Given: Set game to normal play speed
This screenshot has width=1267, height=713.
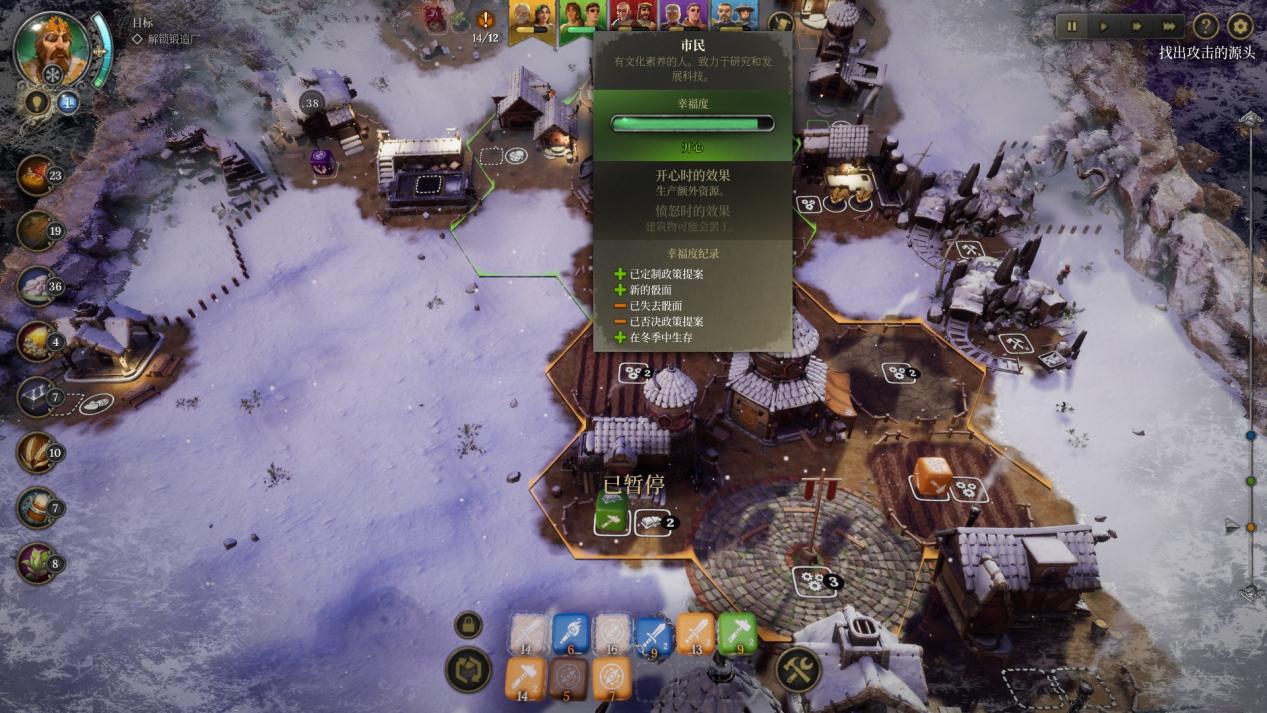Looking at the screenshot, I should pos(1104,27).
